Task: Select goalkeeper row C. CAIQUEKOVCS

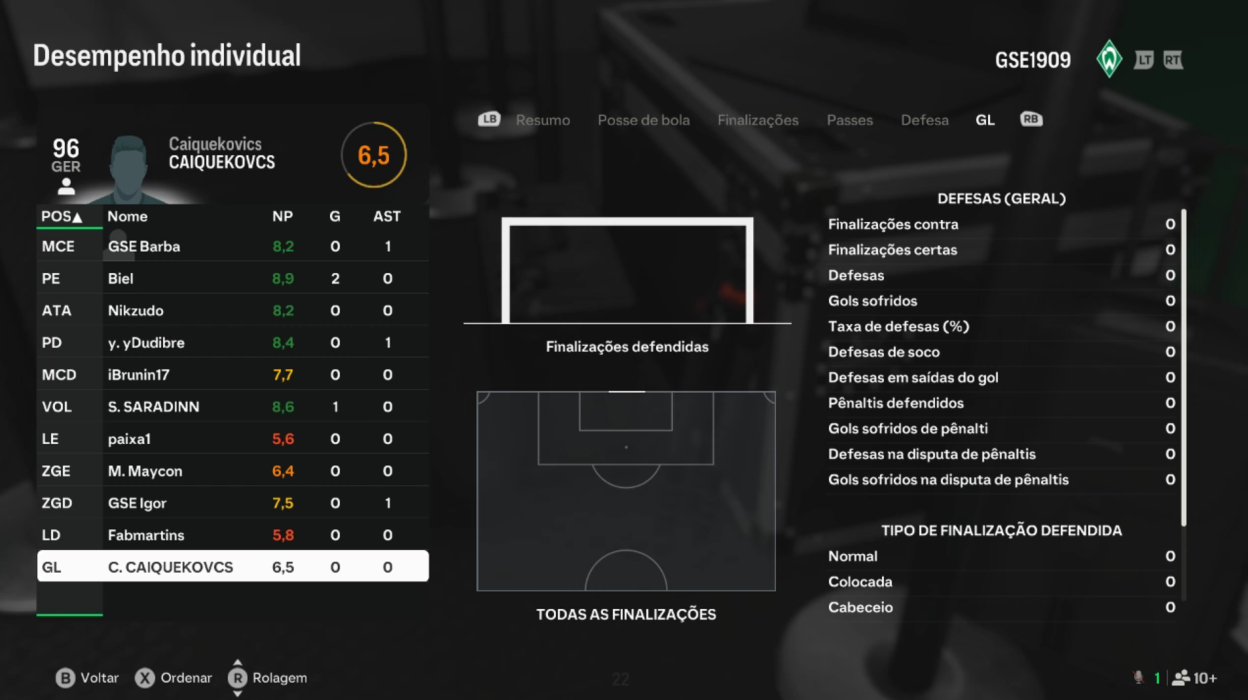Action: pyautogui.click(x=233, y=567)
